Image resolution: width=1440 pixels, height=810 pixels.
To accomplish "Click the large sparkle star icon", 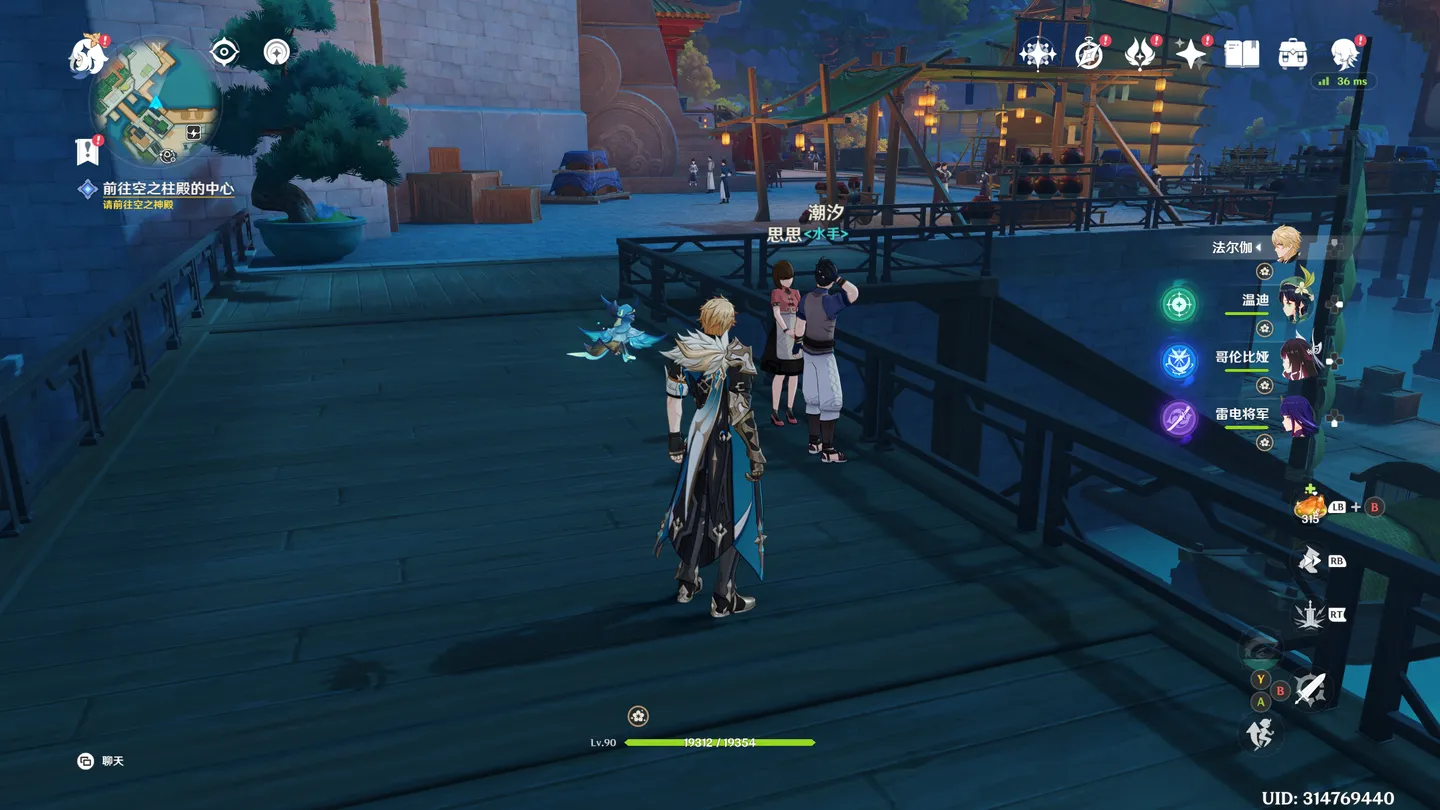I will [1190, 54].
